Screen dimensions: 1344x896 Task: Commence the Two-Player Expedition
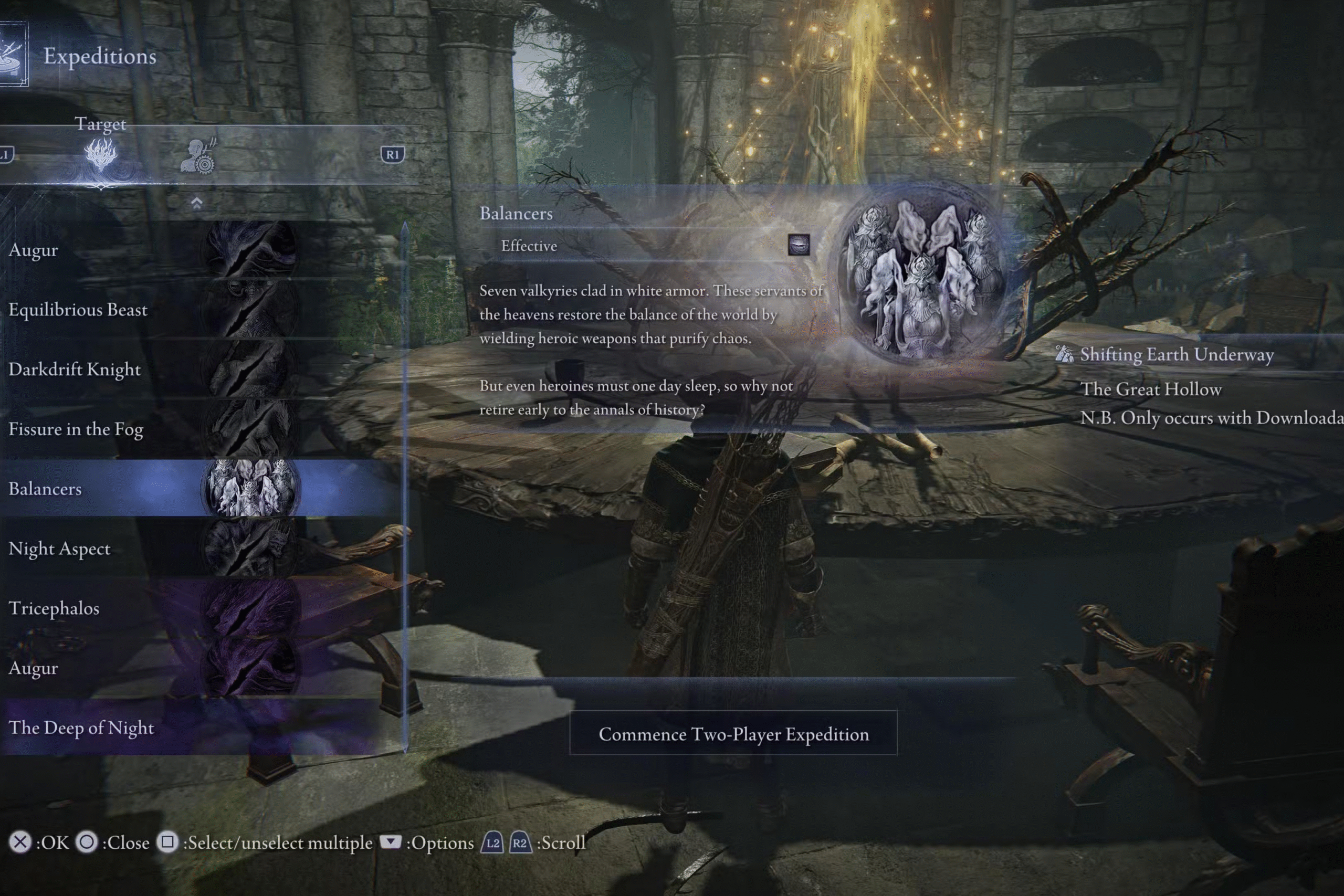click(733, 734)
